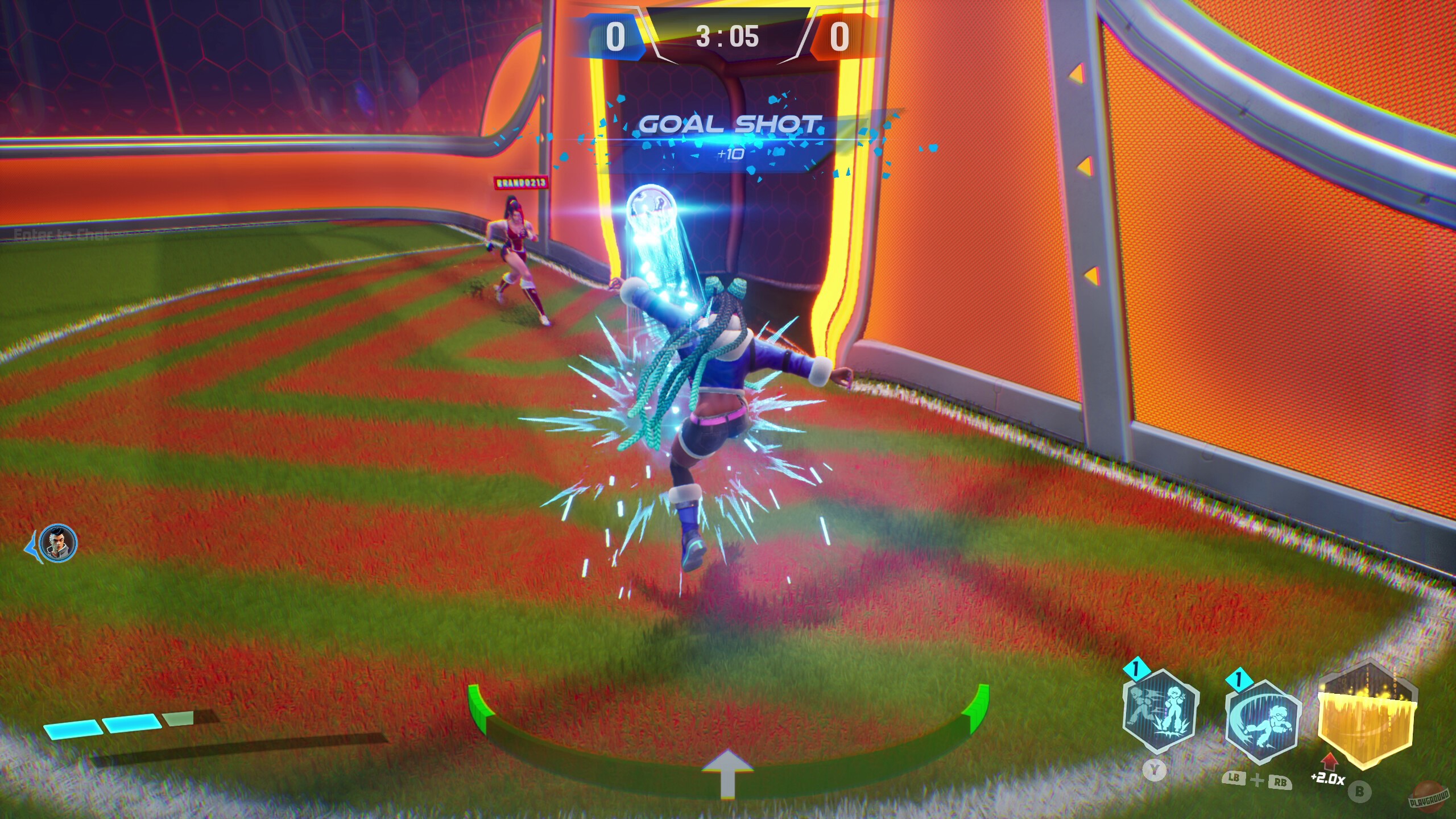Click the teammate portrait avatar bottom-left
1456x819 pixels.
click(x=57, y=544)
